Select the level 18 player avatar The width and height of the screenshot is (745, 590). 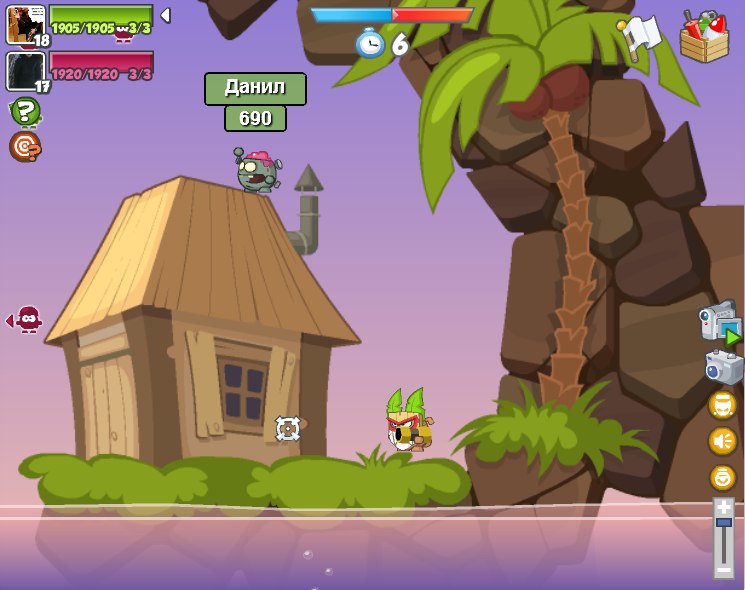(x=25, y=24)
